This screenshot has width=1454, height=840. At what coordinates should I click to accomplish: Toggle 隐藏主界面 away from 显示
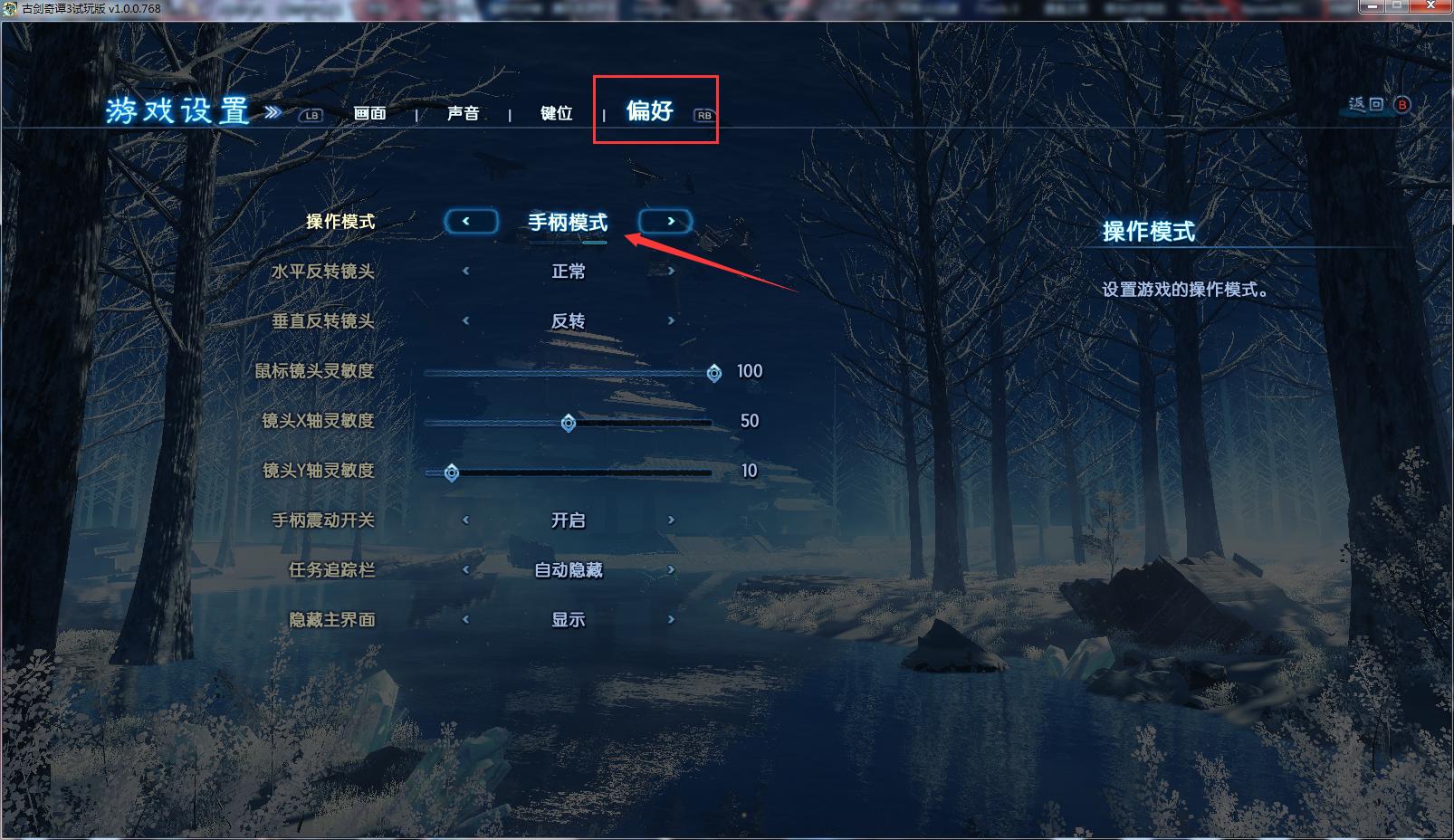[670, 619]
